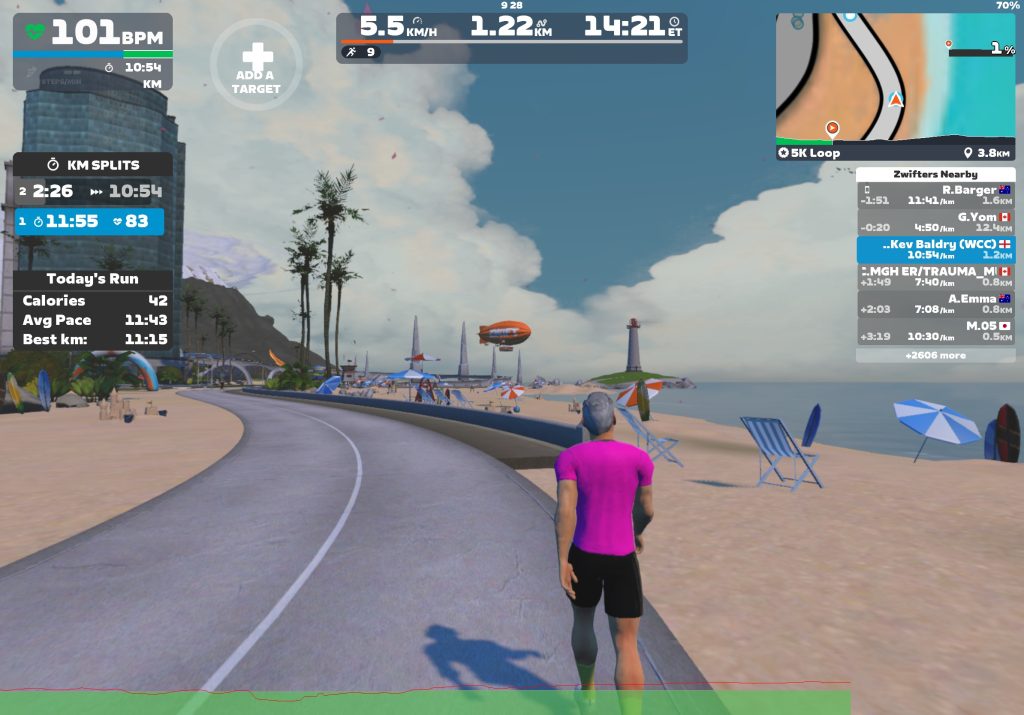The image size is (1024, 715).
Task: Select the highlighted Kev Baldry (WCC) row
Action: 935,249
